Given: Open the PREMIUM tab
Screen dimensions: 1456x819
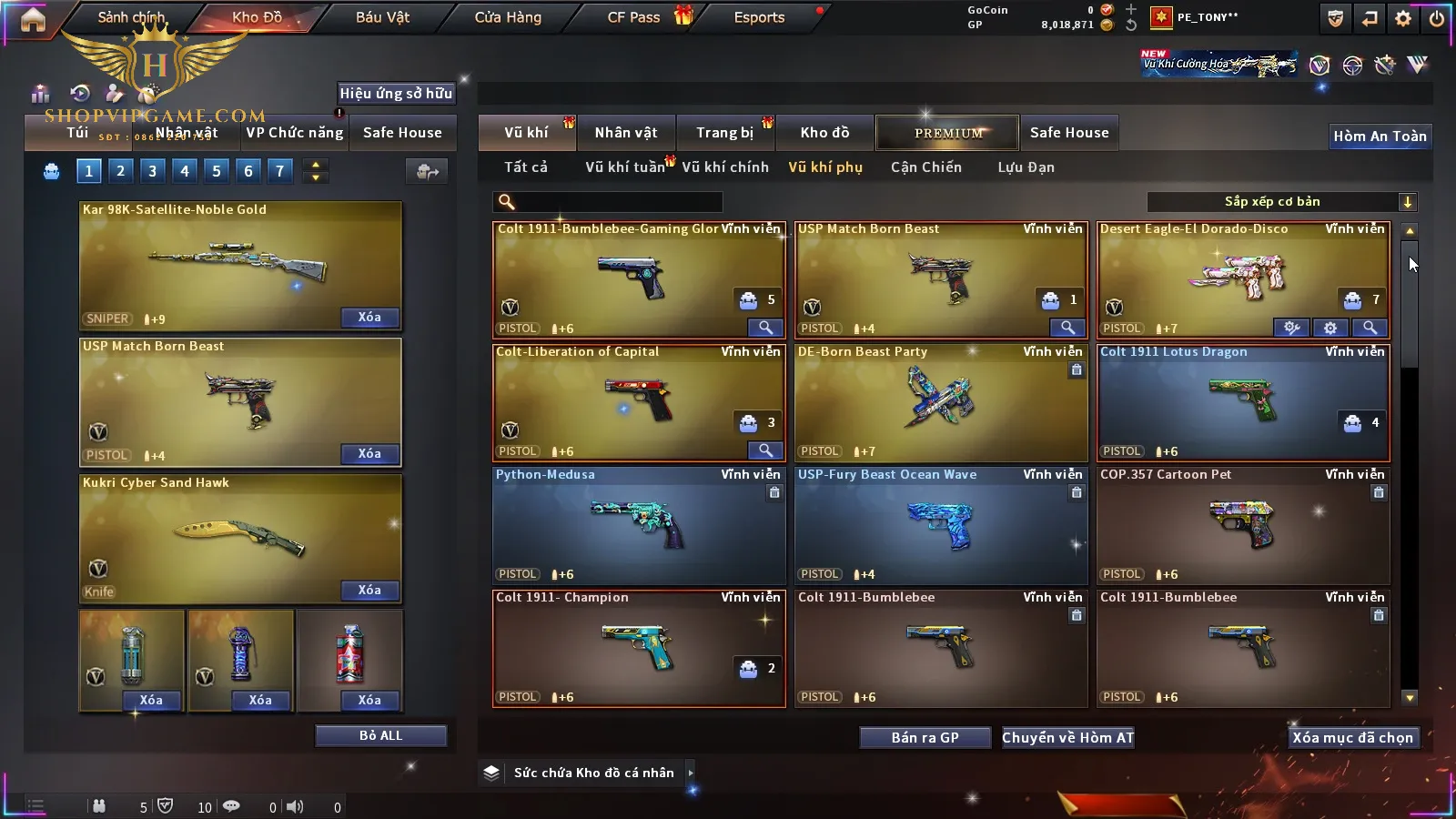Looking at the screenshot, I should (x=948, y=133).
